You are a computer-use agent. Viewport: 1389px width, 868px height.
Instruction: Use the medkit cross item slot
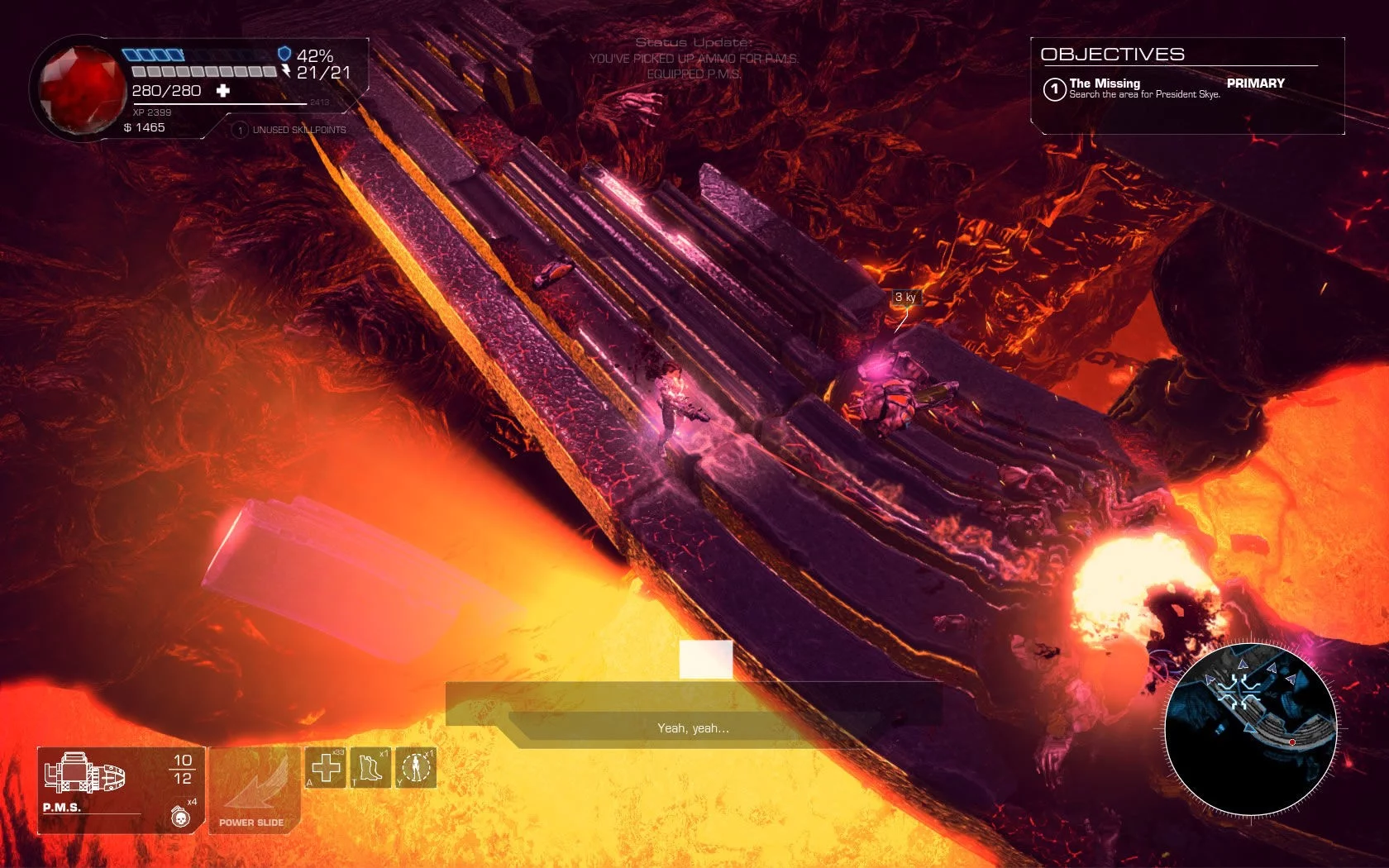(x=326, y=768)
